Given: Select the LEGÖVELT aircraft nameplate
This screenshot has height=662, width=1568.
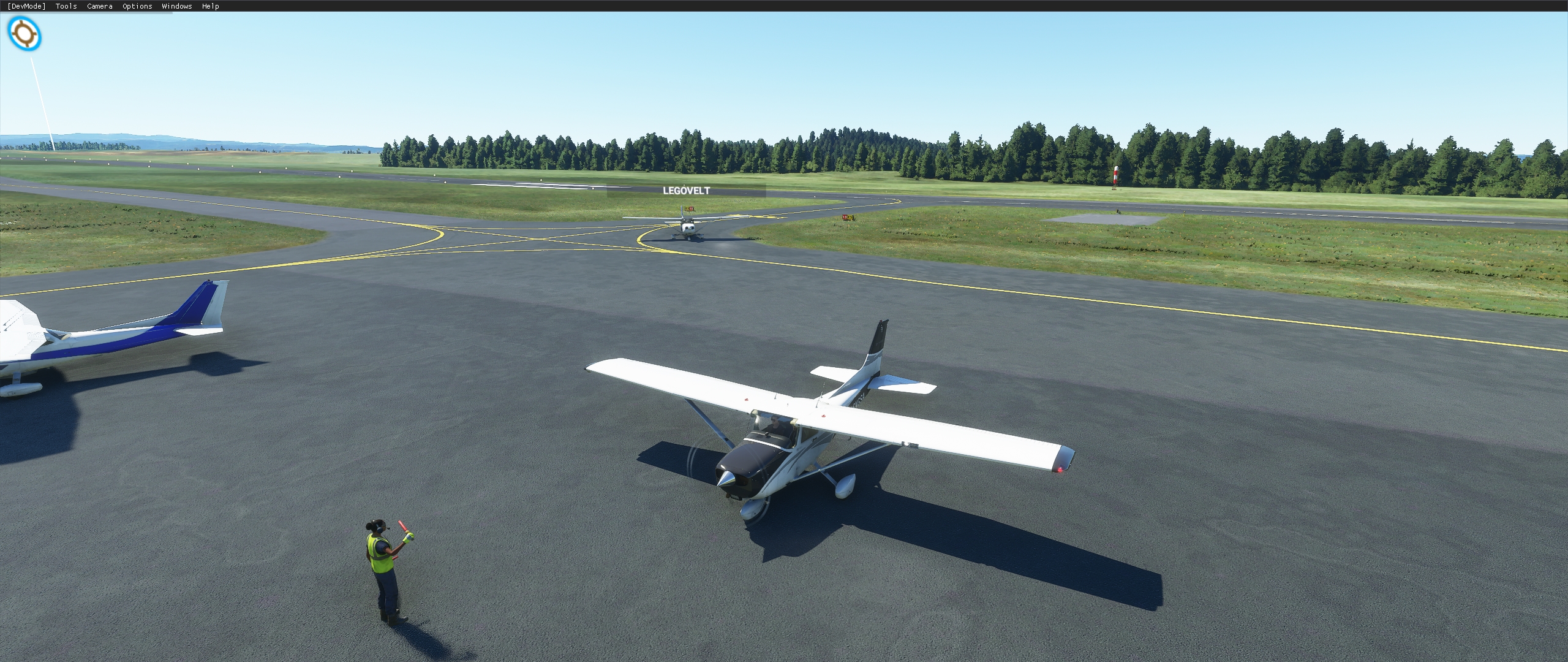Looking at the screenshot, I should (686, 191).
